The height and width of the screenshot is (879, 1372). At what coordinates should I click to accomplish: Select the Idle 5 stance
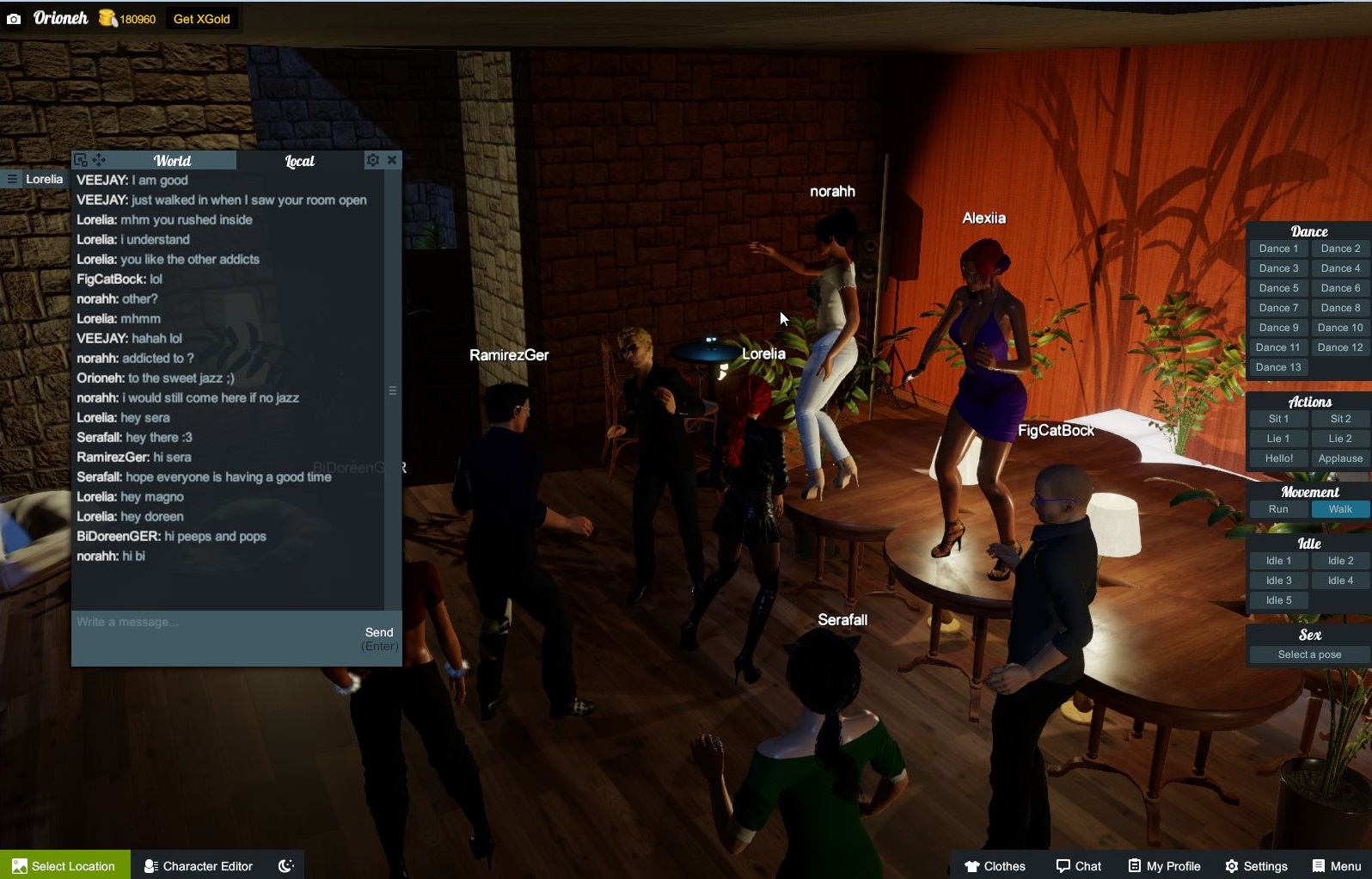pos(1278,600)
